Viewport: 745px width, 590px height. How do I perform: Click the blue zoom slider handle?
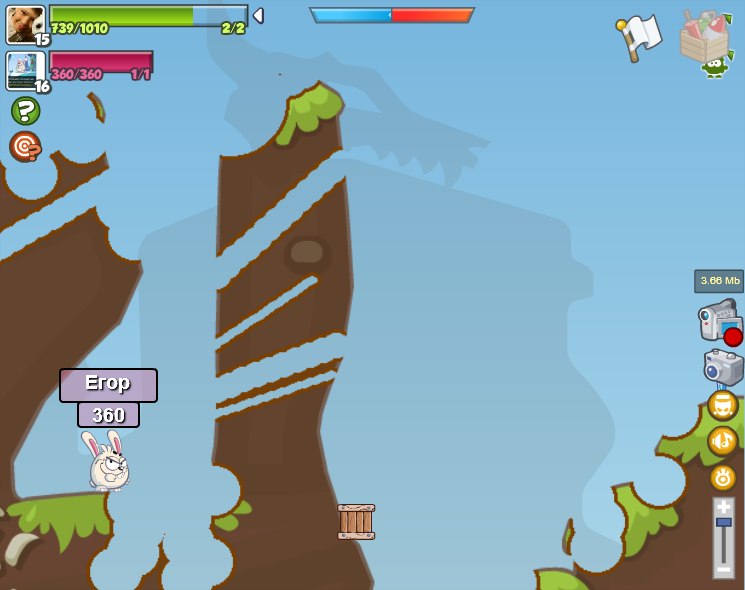[x=723, y=523]
